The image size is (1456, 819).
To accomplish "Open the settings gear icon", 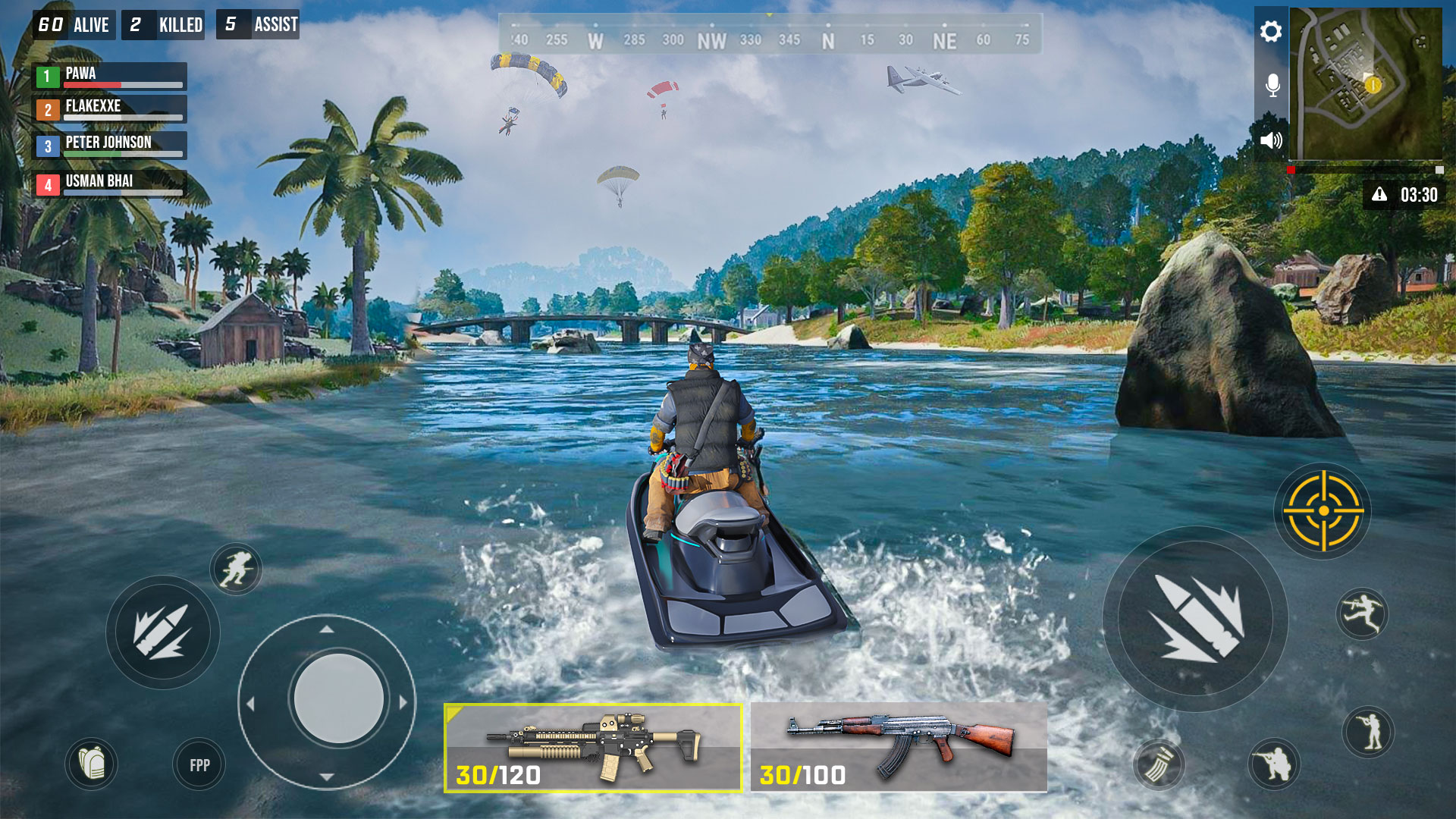I will coord(1270,32).
